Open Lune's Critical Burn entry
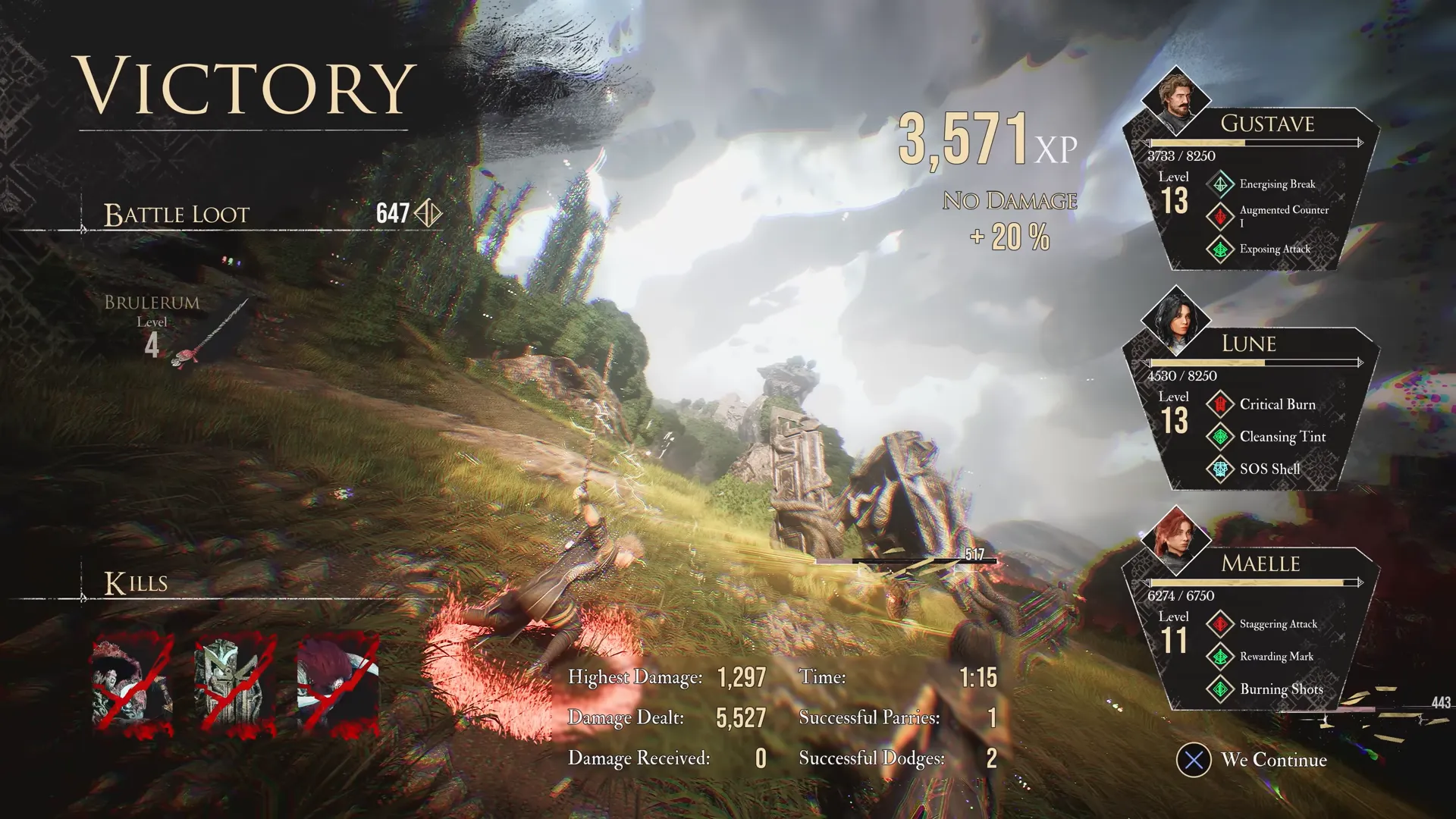 [x=1277, y=404]
